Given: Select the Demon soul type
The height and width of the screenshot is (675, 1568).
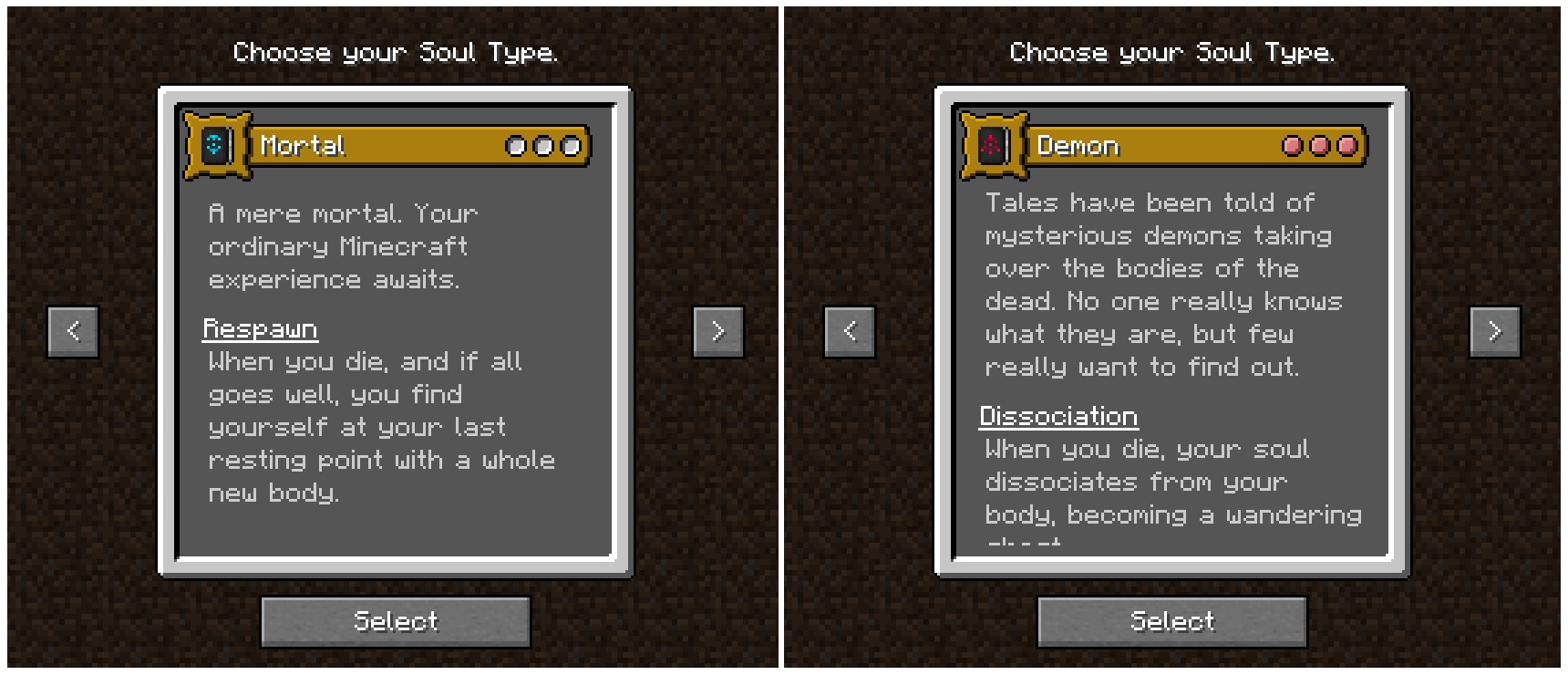Looking at the screenshot, I should (1171, 622).
